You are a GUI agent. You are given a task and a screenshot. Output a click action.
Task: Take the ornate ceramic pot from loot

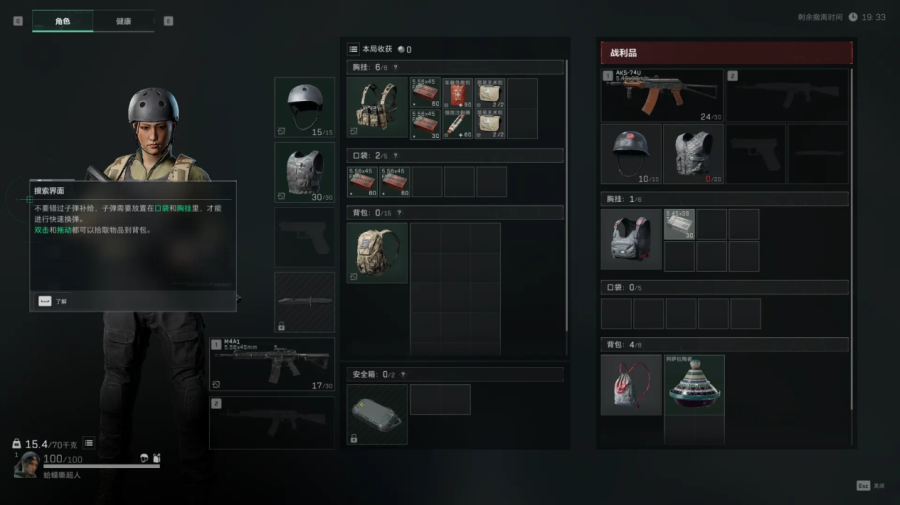[694, 385]
